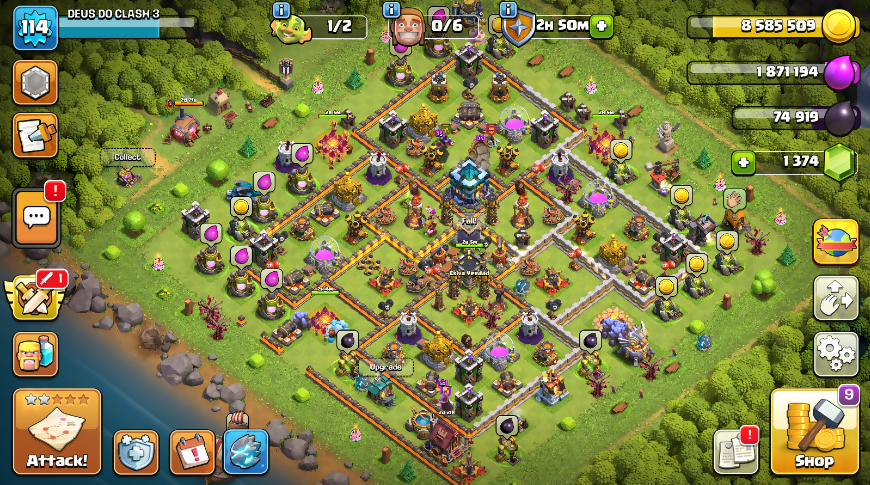Image resolution: width=870 pixels, height=485 pixels.
Task: Extend the shield using its plus button
Action: coord(601,26)
